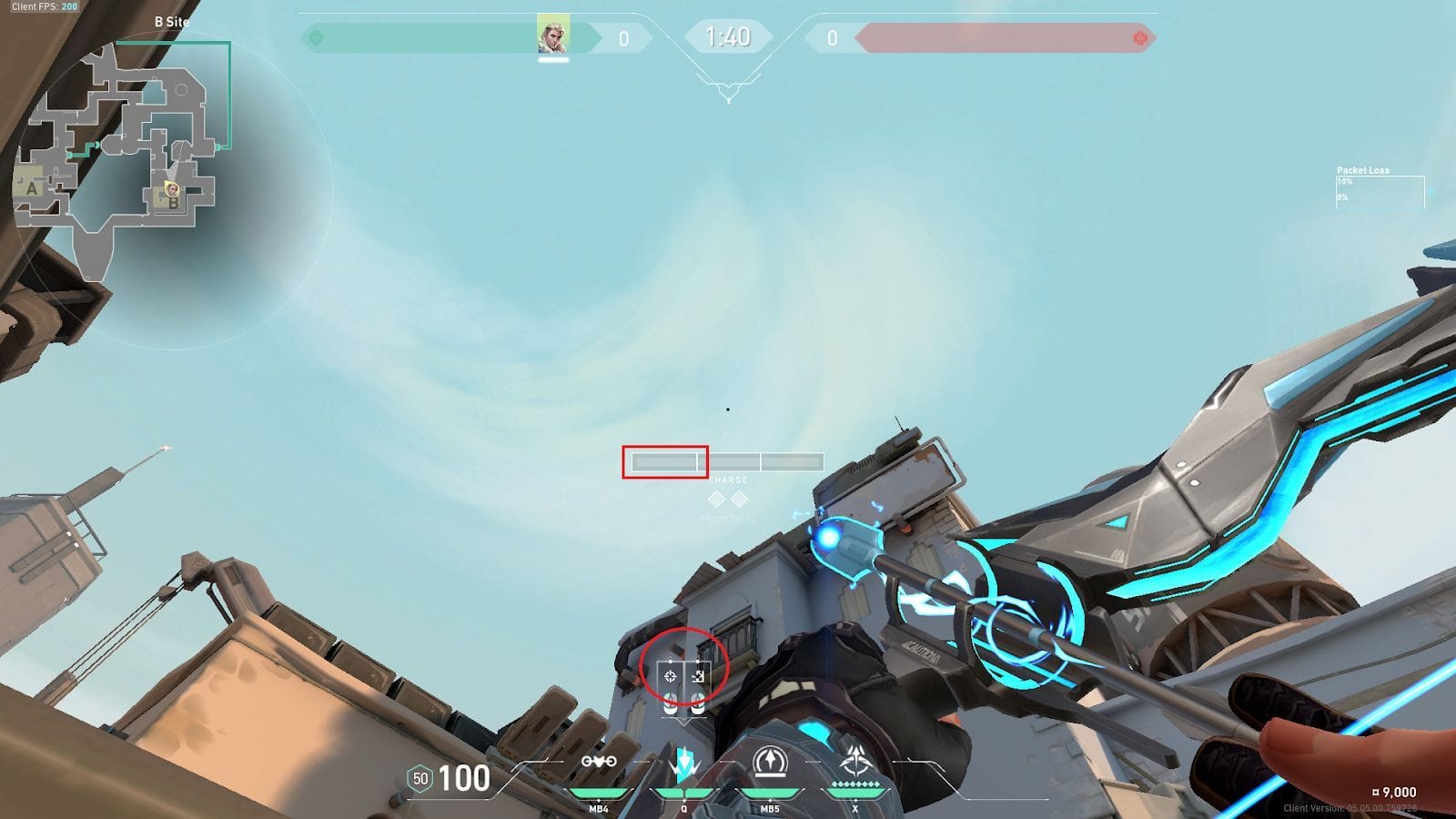The width and height of the screenshot is (1456, 819).
Task: Click the shield icon showing 50 armor
Action: pos(420,779)
